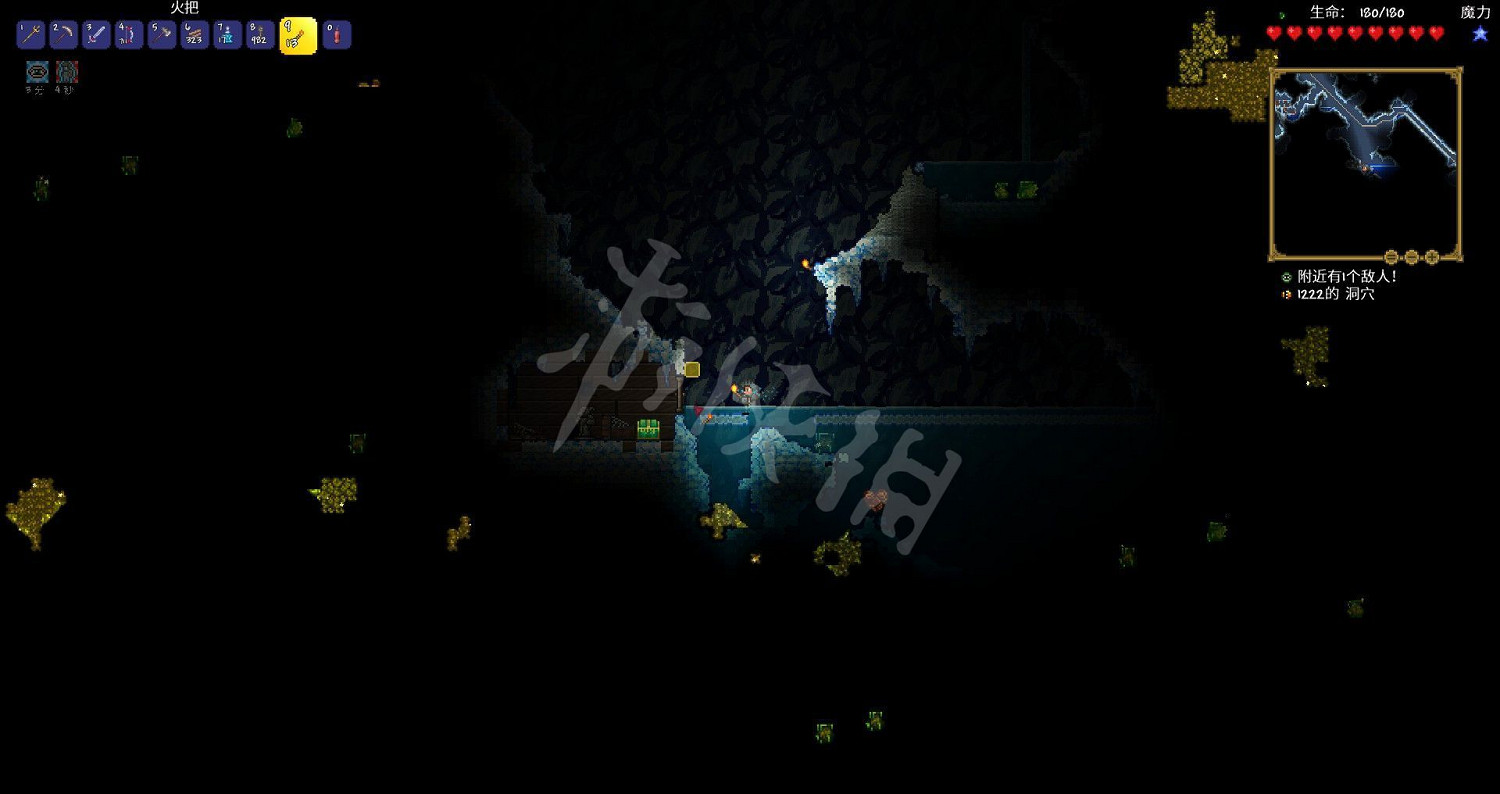Zoom in with the minimap plus button
This screenshot has height=794, width=1500.
click(1431, 257)
